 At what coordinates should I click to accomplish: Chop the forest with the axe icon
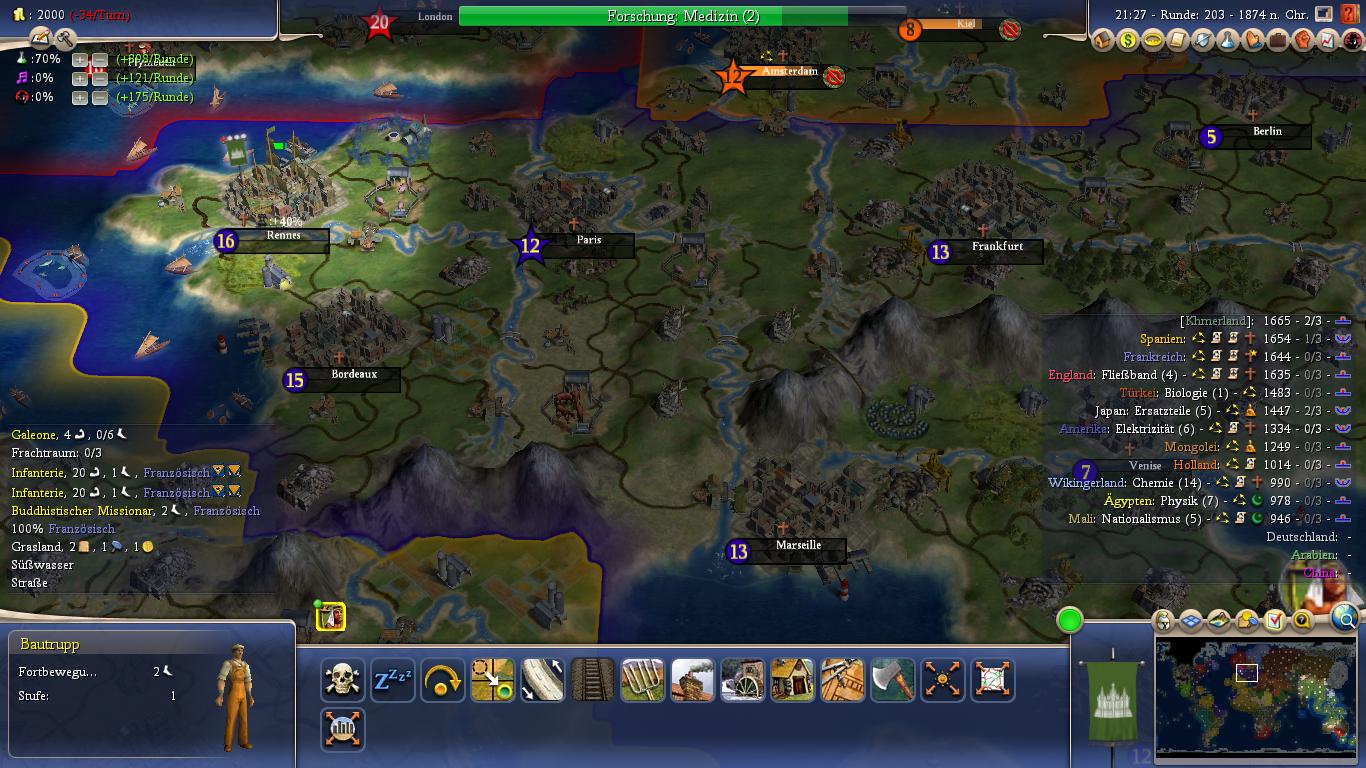pyautogui.click(x=893, y=680)
